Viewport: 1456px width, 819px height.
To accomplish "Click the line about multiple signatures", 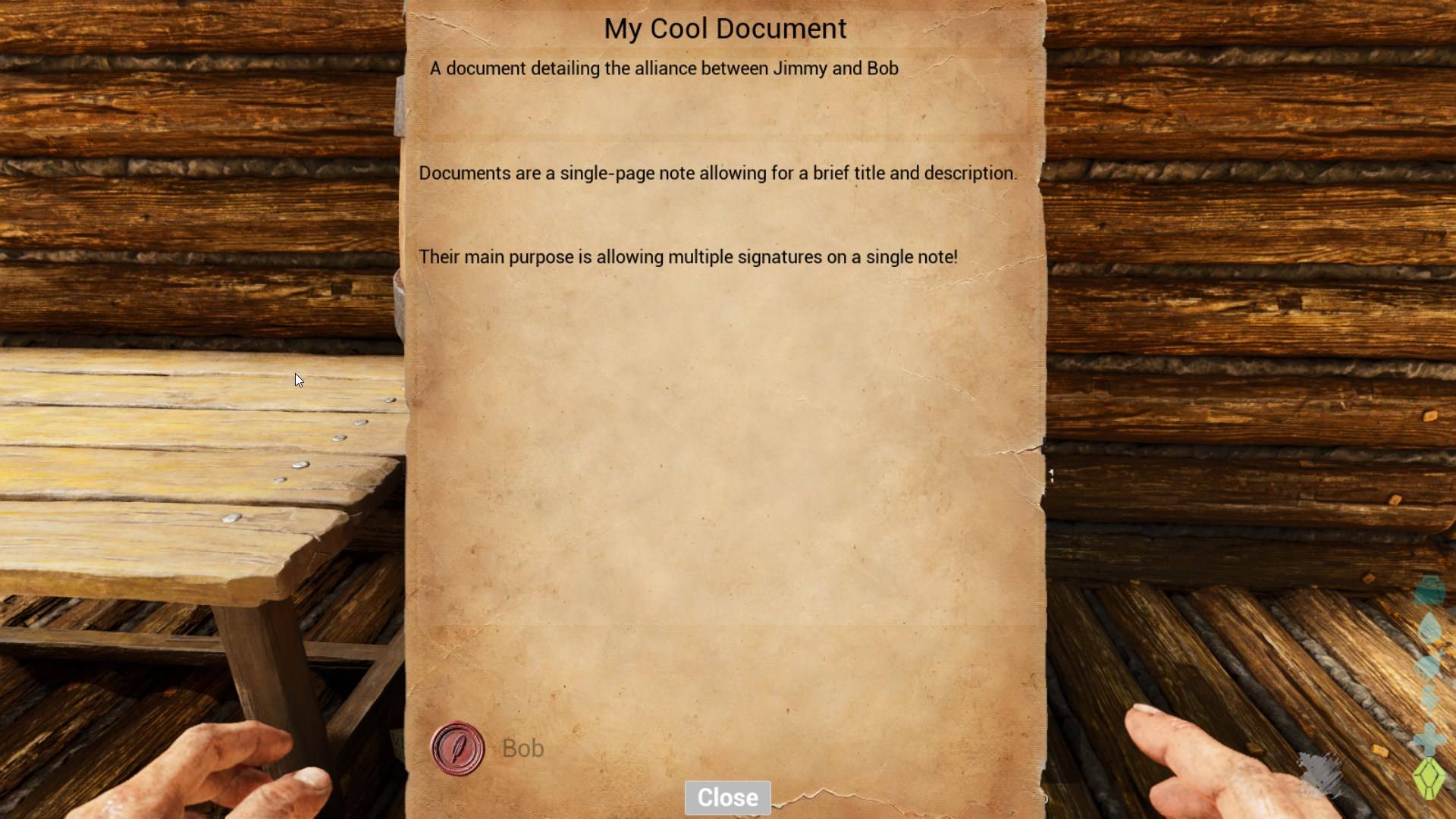I will [689, 257].
